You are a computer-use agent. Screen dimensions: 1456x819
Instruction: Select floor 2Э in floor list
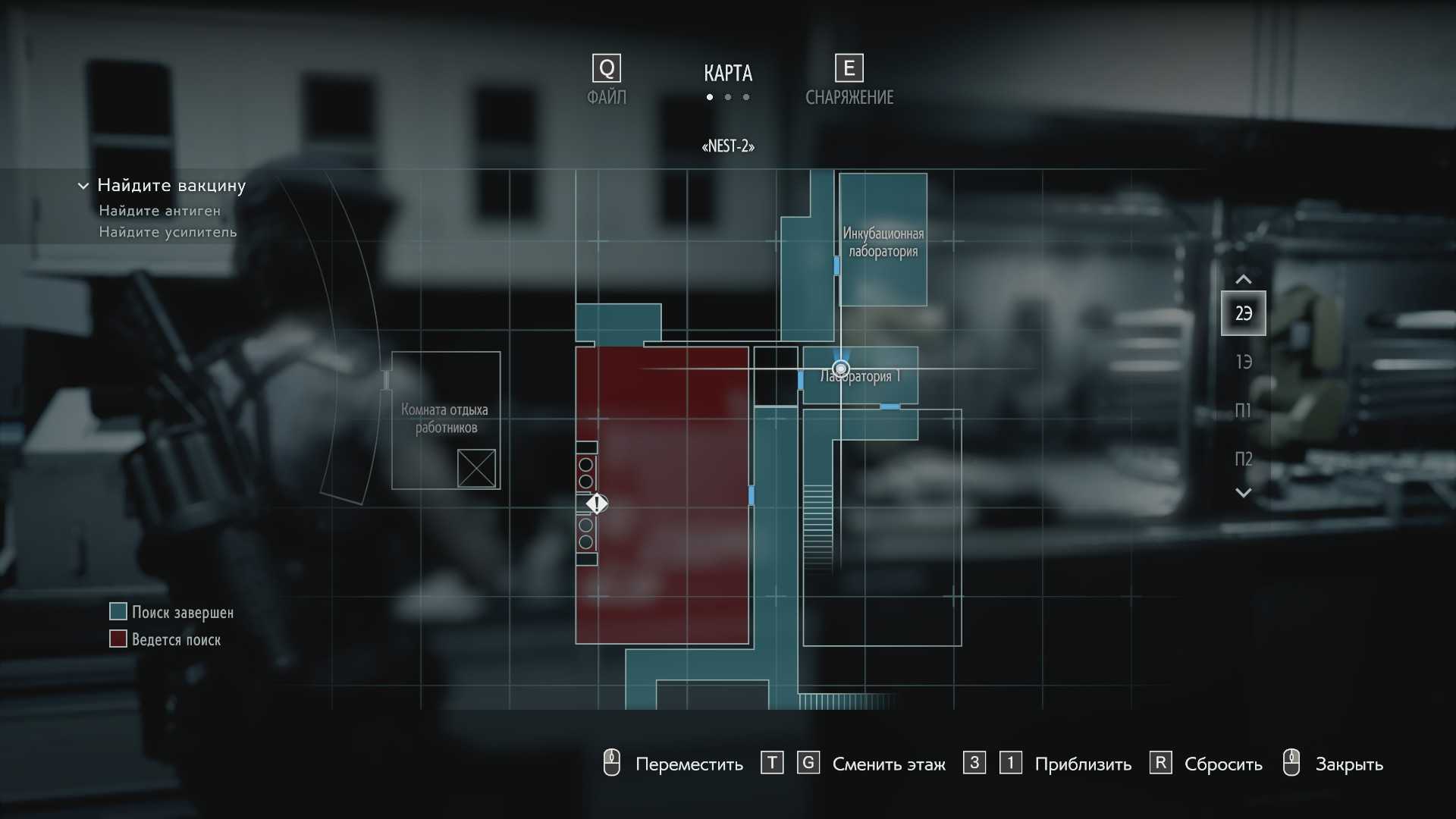tap(1243, 313)
